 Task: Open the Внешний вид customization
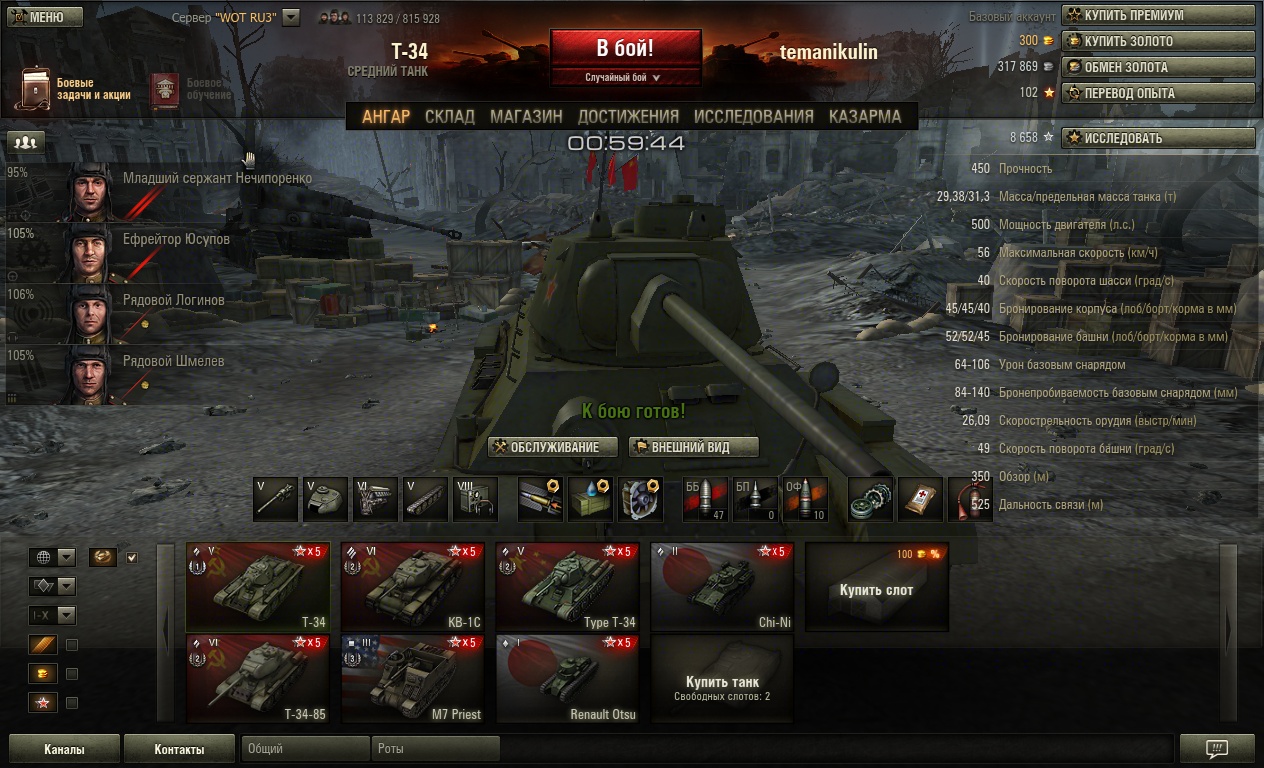[x=694, y=447]
